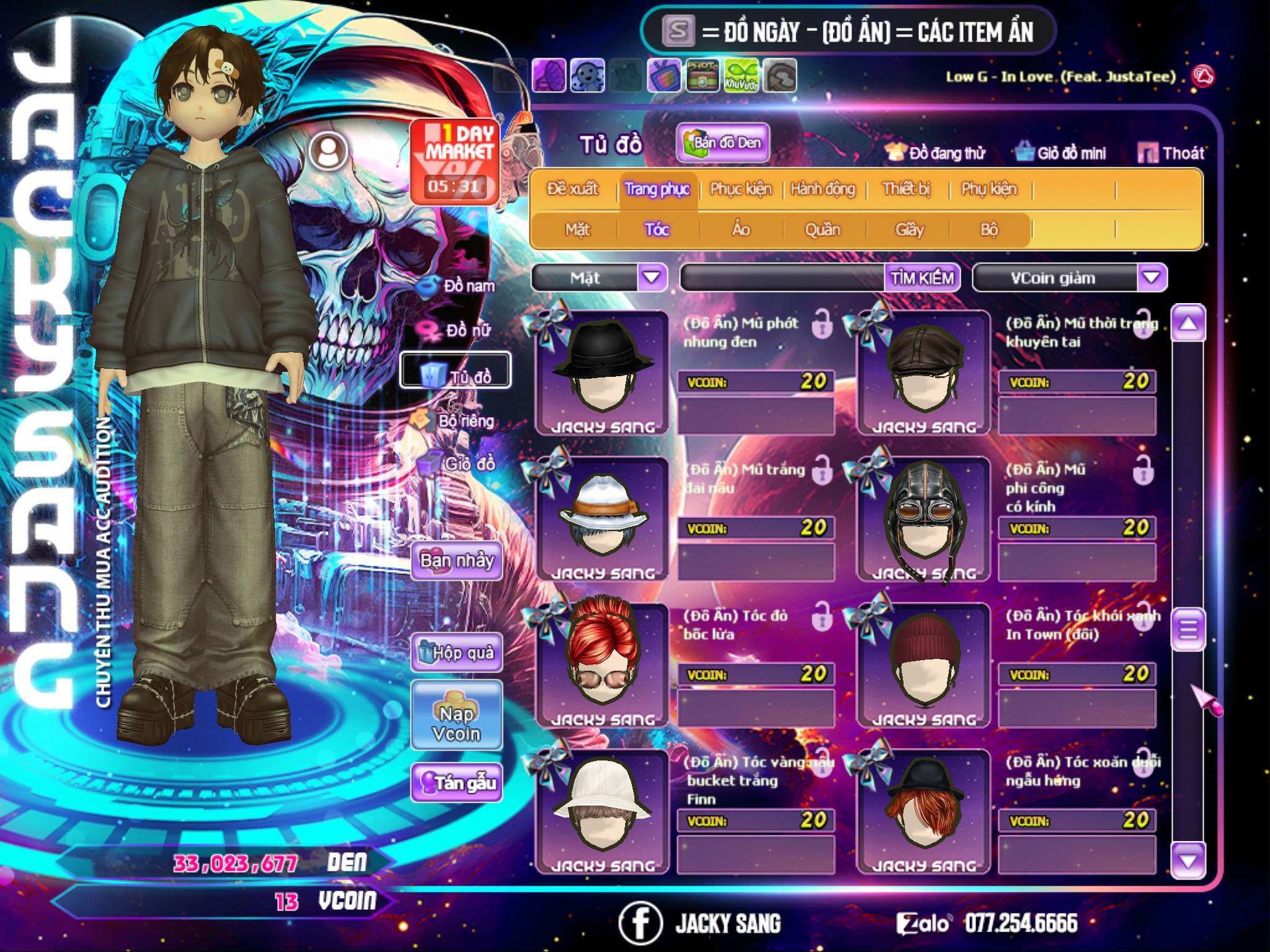The image size is (1270, 952).
Task: Switch to the Phục kiện tab
Action: 740,189
